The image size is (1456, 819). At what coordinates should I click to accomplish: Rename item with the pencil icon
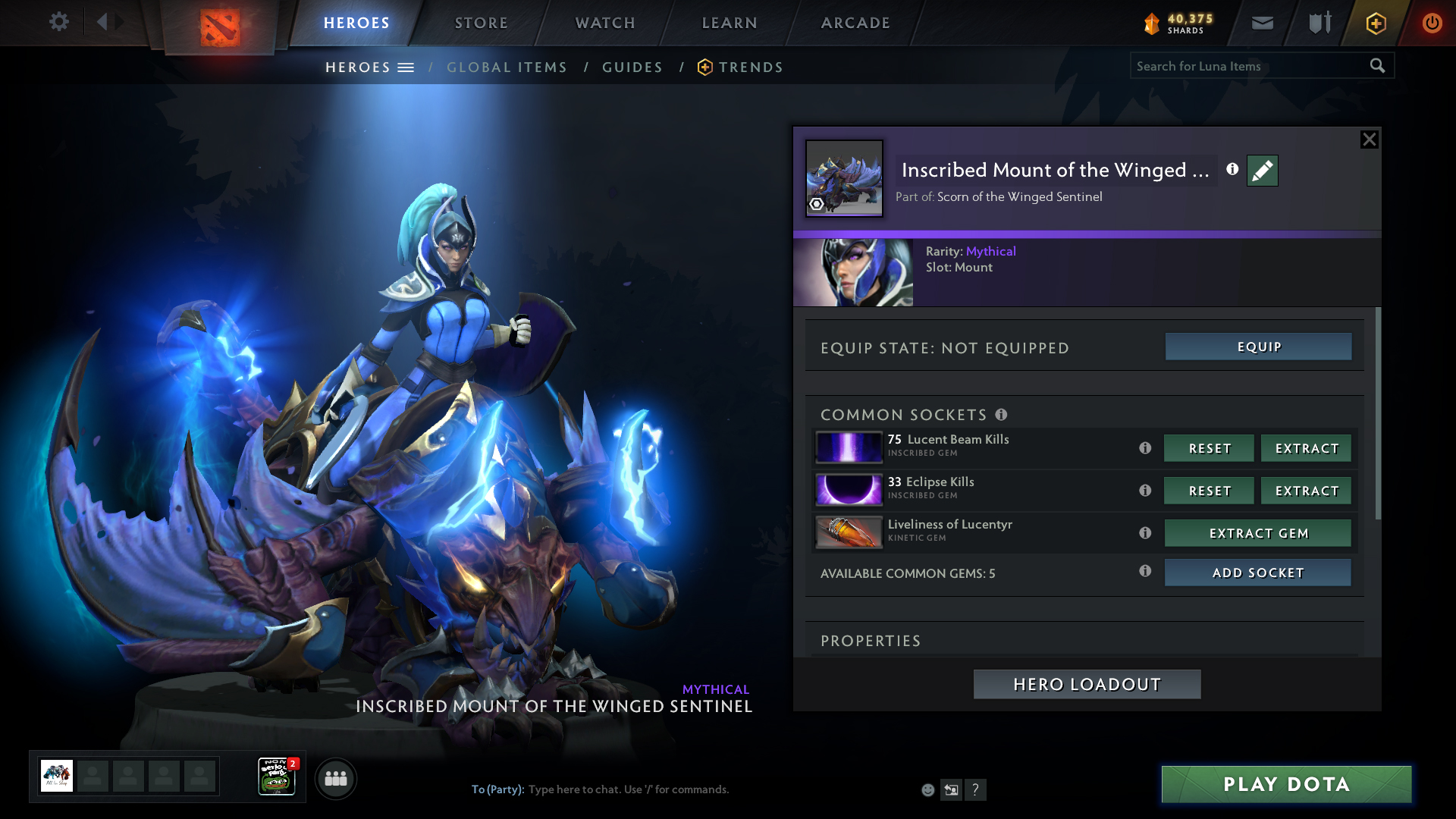[x=1262, y=171]
